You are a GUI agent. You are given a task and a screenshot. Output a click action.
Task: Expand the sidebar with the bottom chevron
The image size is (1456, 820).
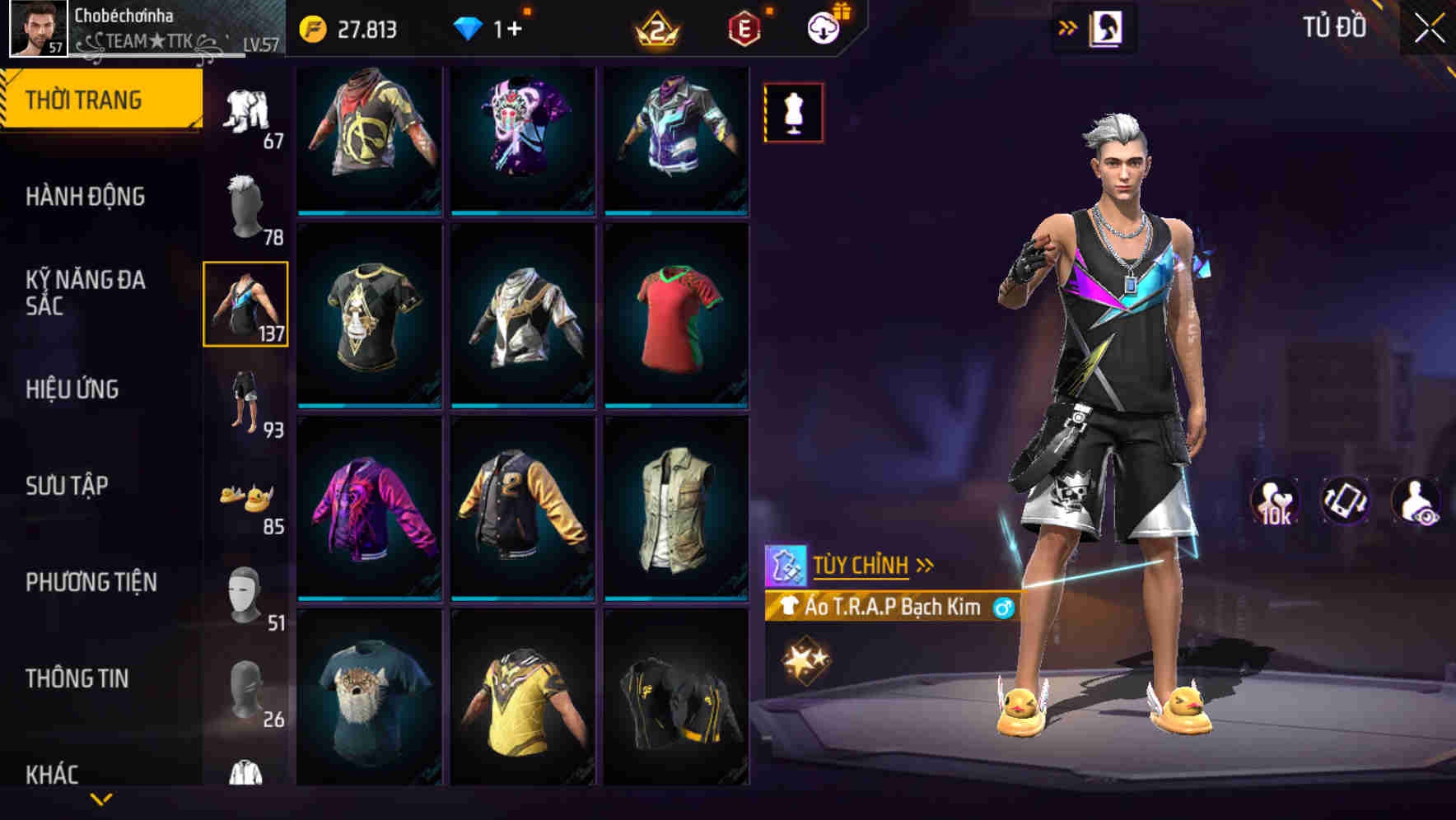click(x=101, y=800)
